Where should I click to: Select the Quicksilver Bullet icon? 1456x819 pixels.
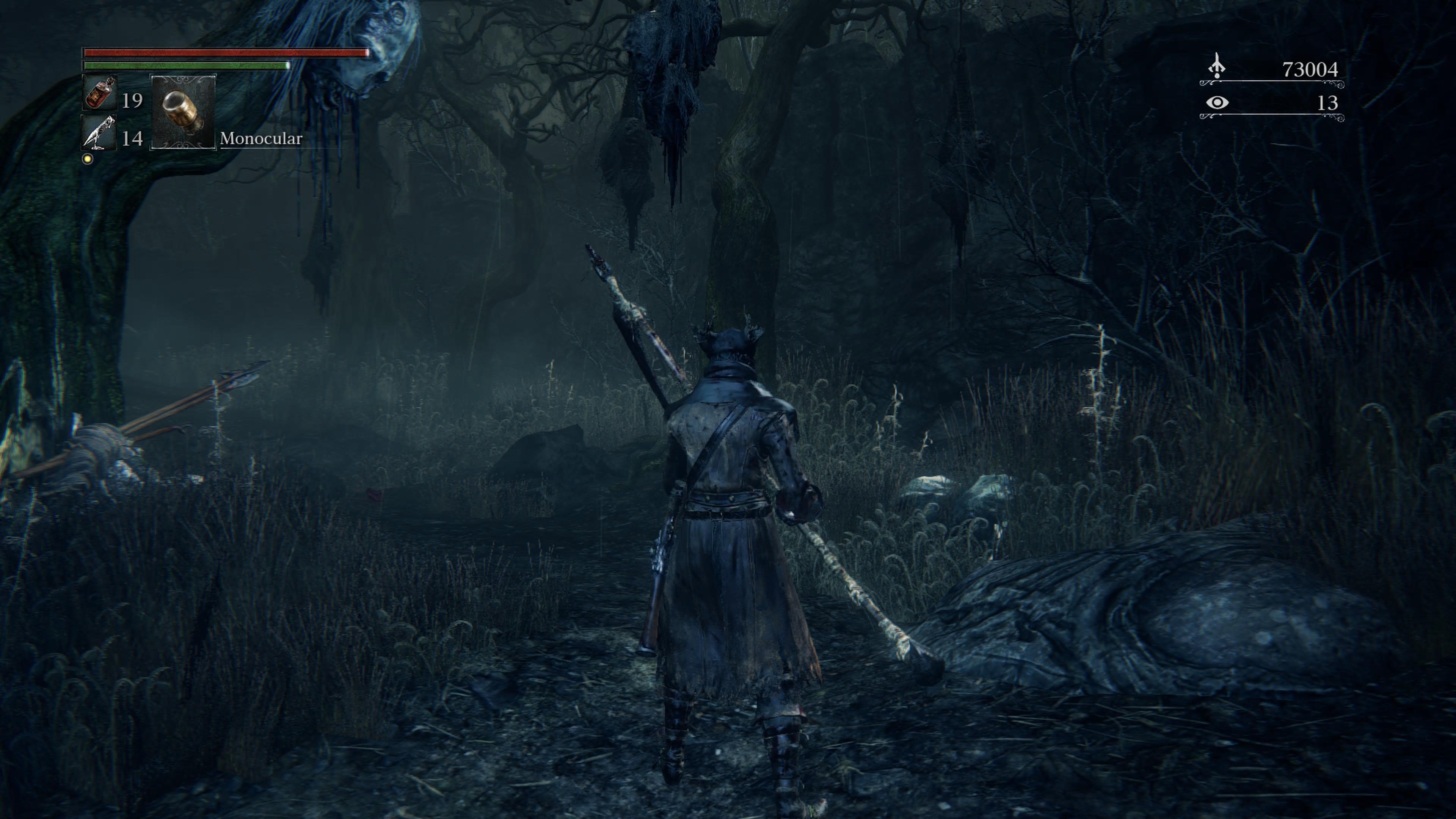pyautogui.click(x=99, y=133)
